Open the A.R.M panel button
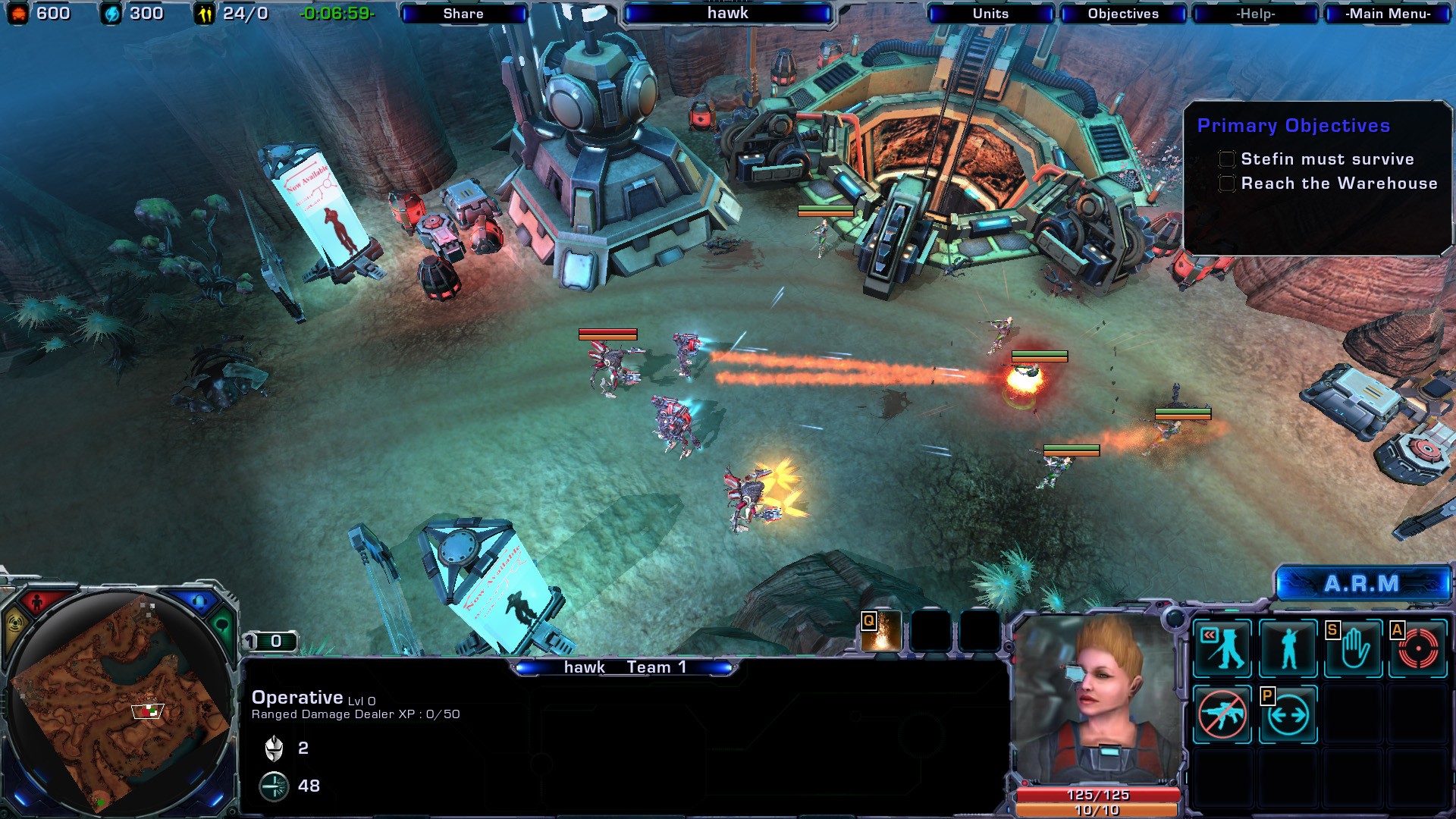The image size is (1456, 819). (1362, 584)
